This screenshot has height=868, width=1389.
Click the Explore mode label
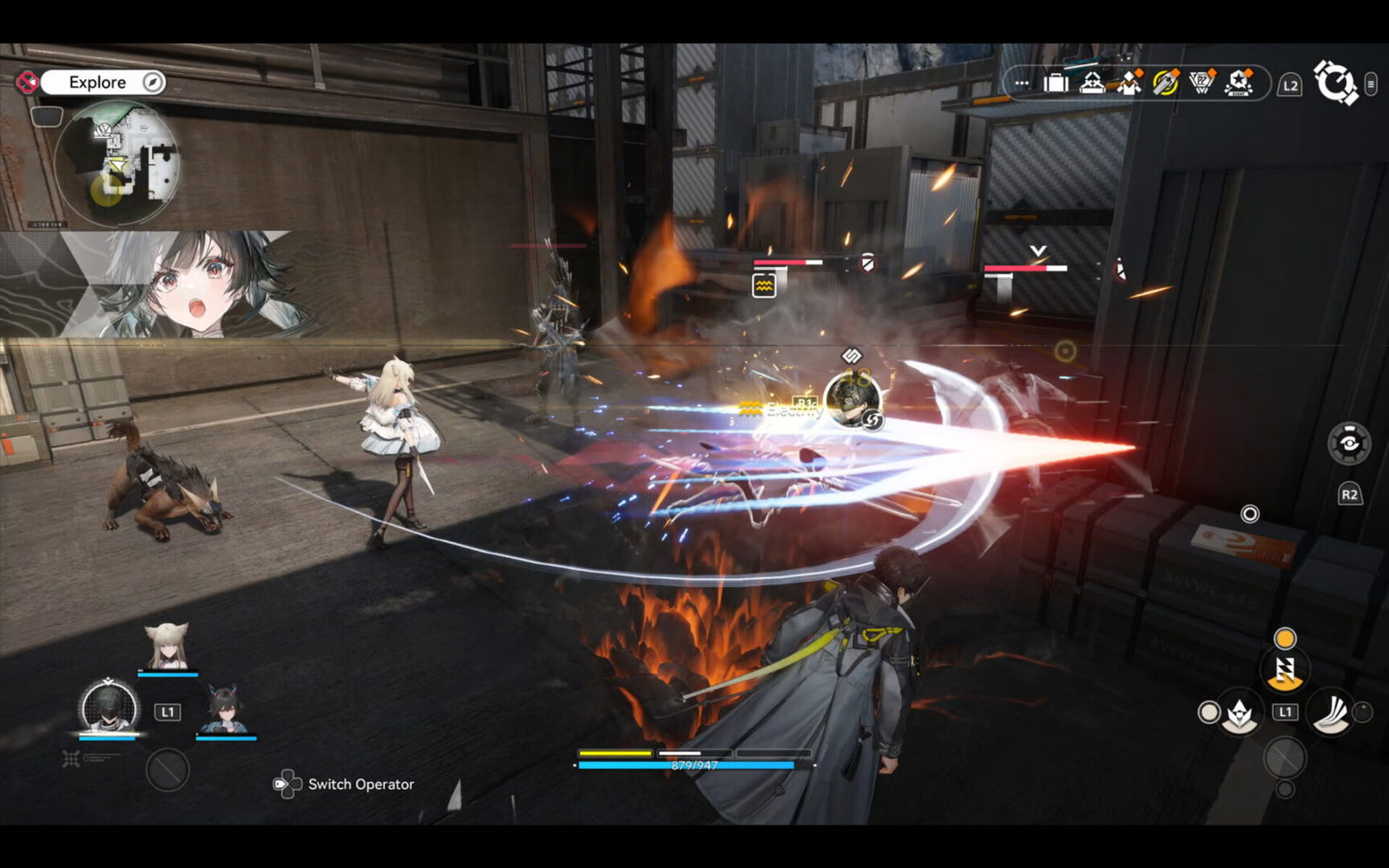pos(98,82)
